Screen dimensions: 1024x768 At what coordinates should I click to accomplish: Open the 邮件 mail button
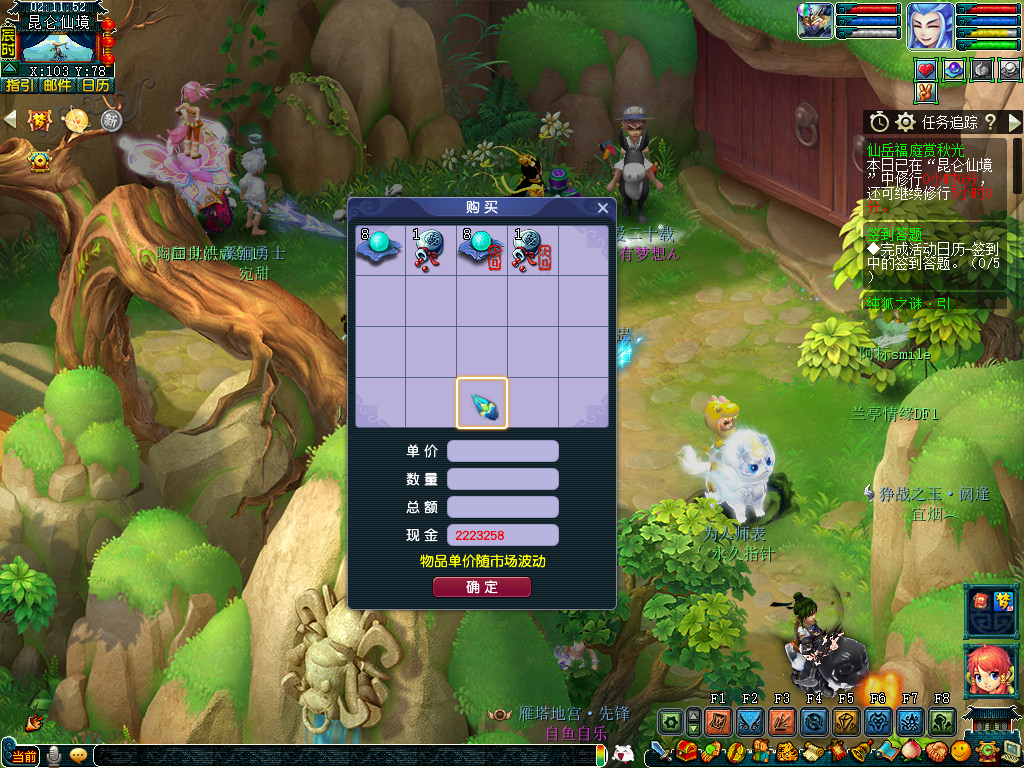57,86
